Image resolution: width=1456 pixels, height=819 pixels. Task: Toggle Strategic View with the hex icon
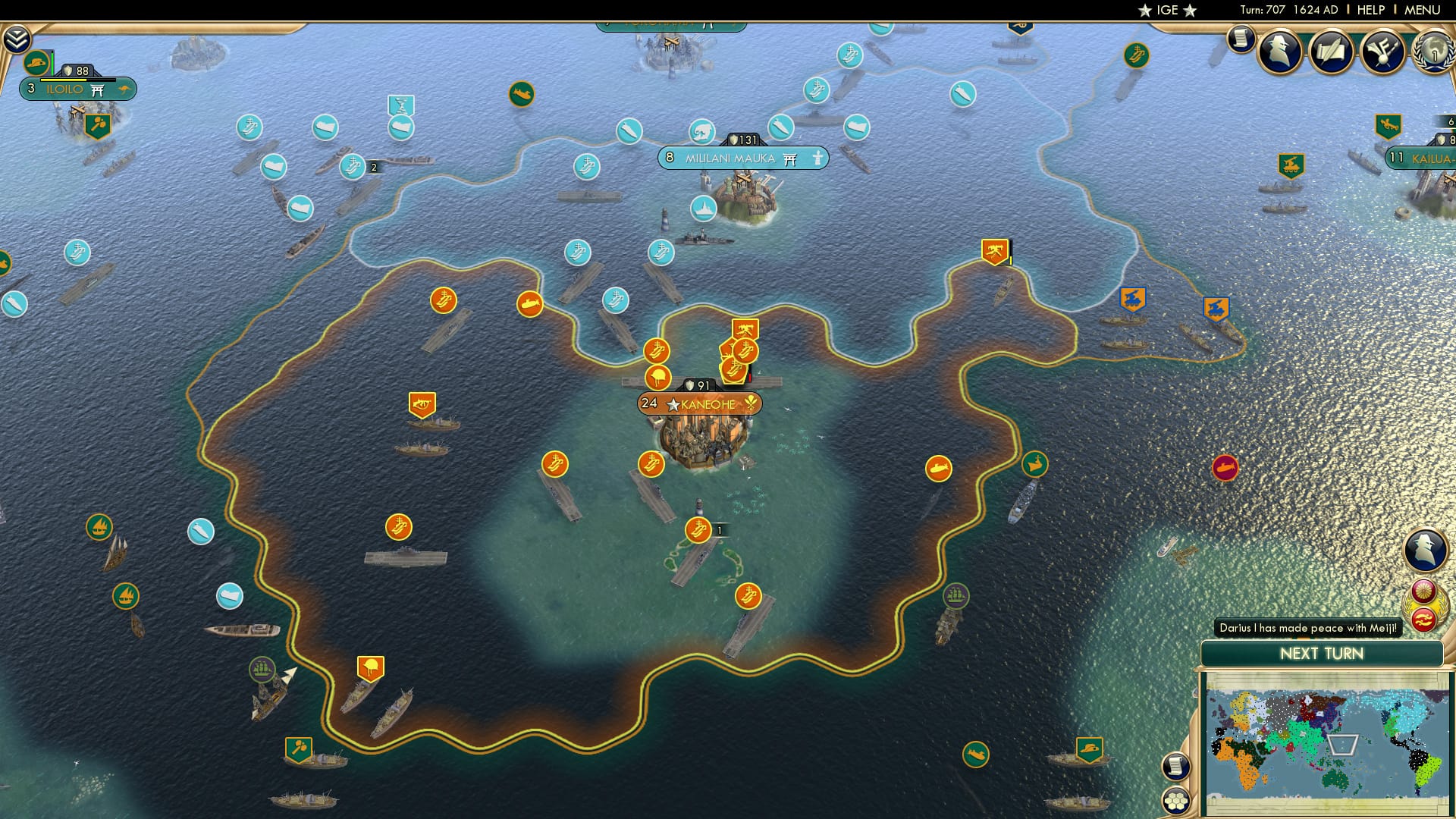(x=1175, y=802)
